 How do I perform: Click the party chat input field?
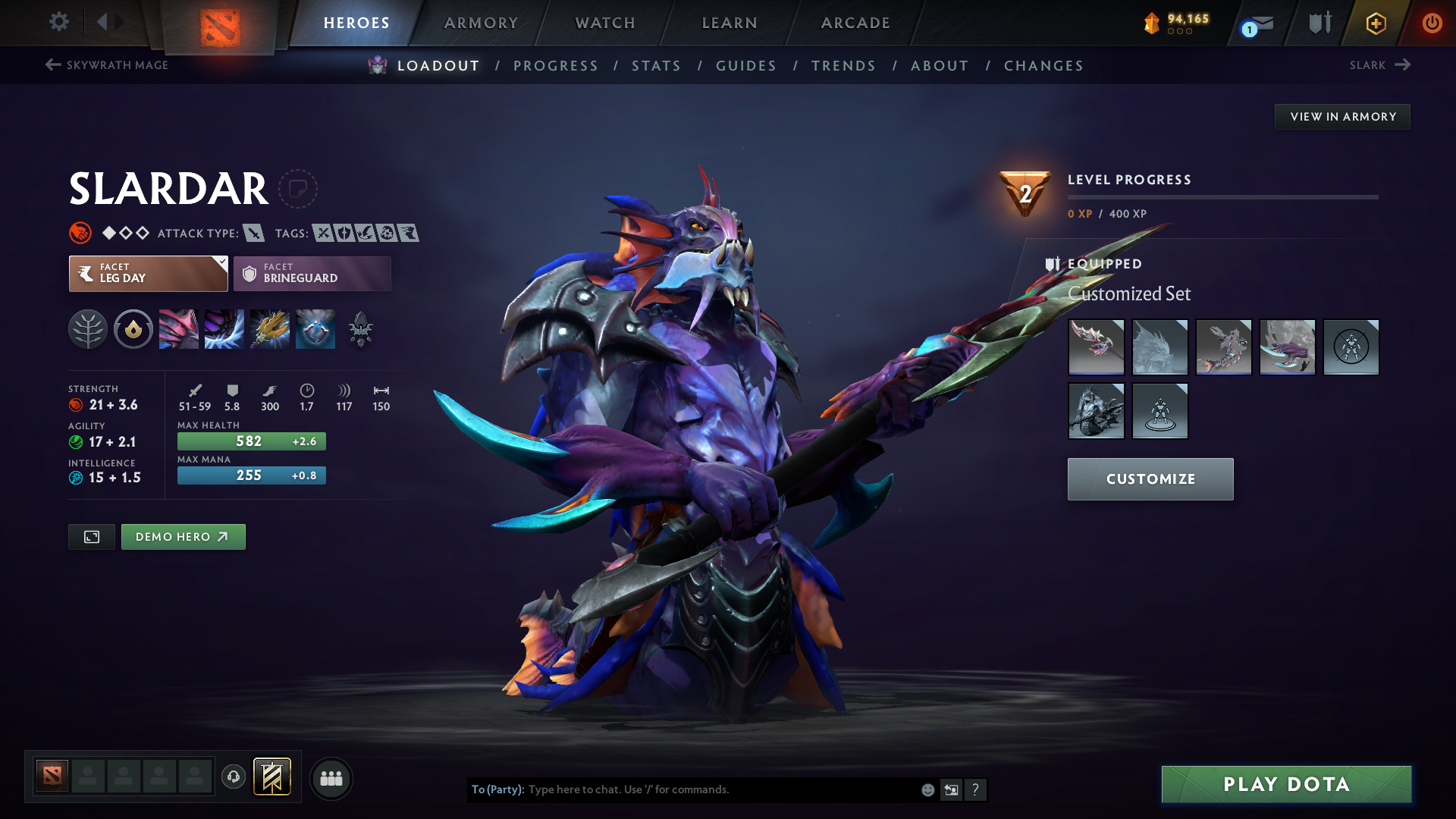click(x=682, y=789)
